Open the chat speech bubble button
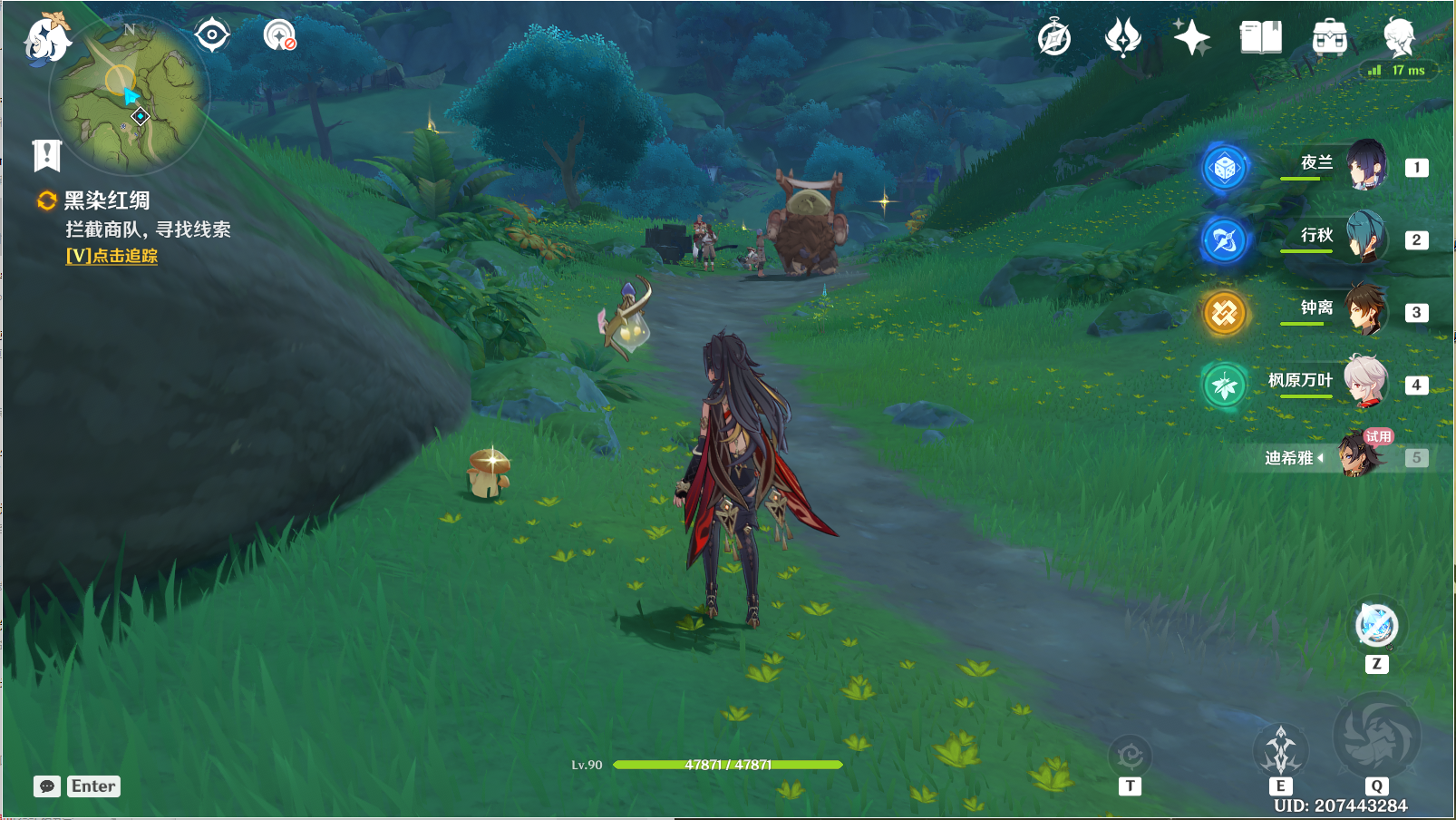Screen dimensions: 1456x820 (x=47, y=786)
